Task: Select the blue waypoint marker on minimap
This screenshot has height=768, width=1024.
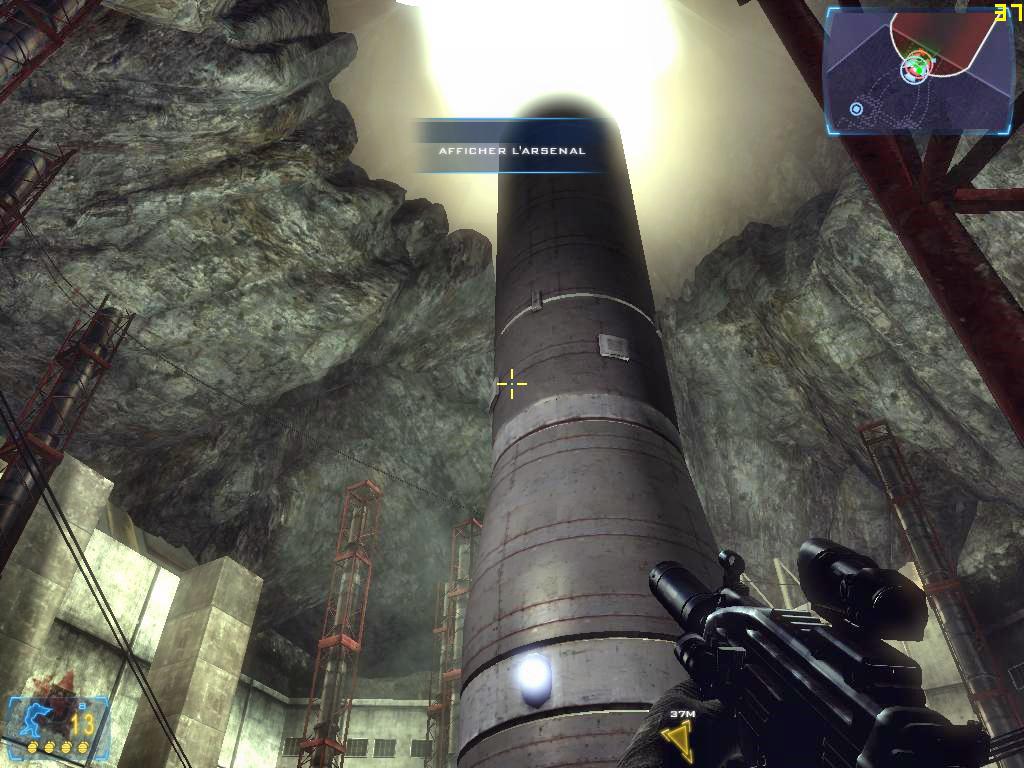Action: pos(857,108)
